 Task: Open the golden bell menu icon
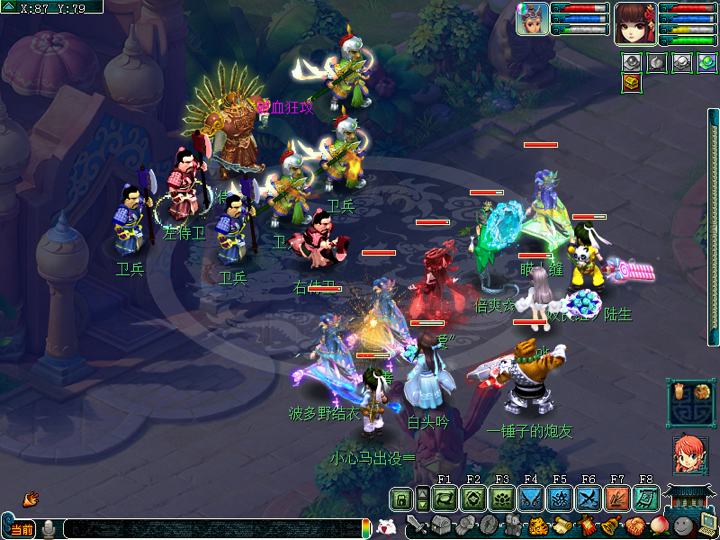coord(610,525)
